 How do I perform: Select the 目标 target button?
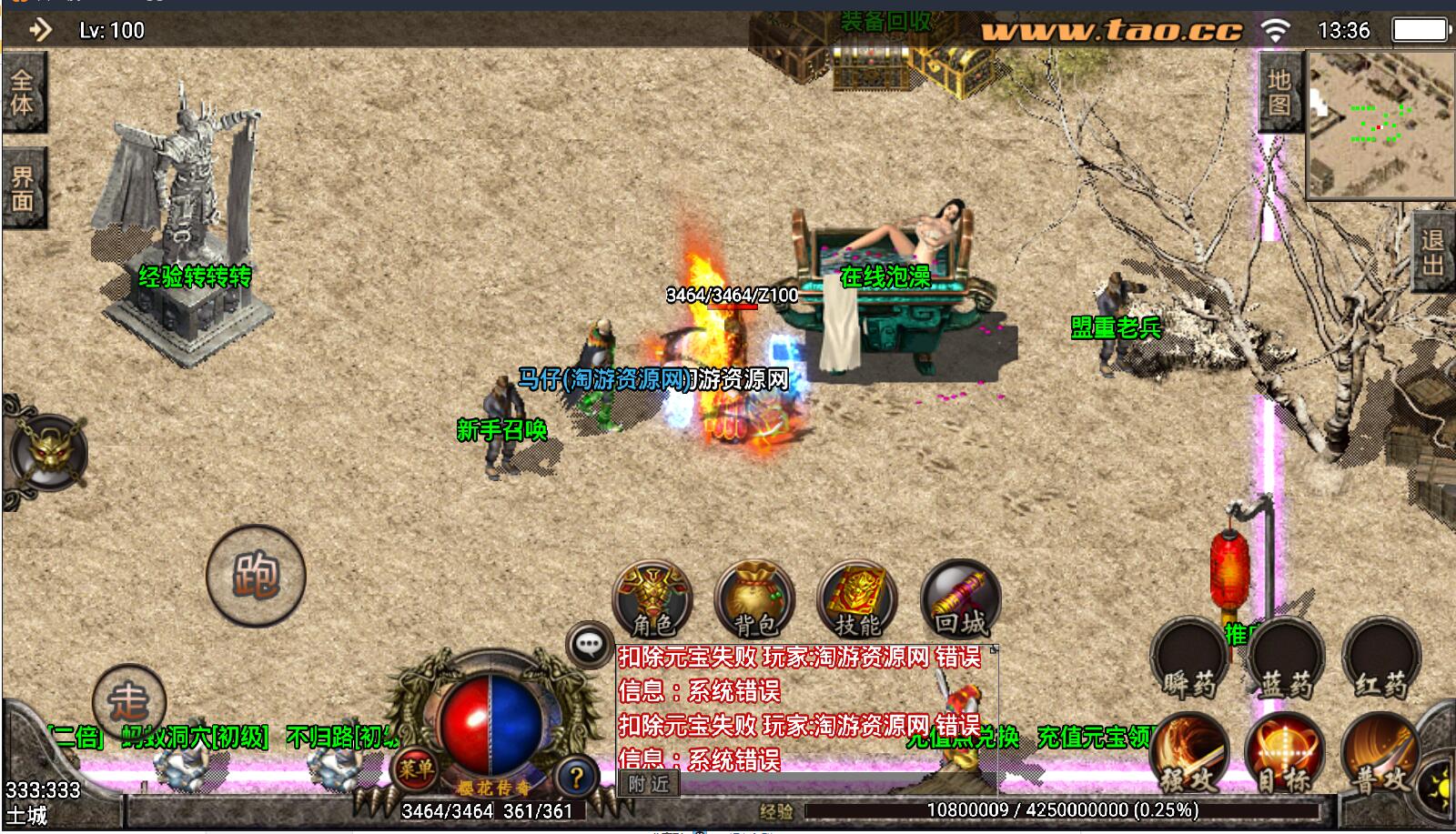(x=1285, y=755)
